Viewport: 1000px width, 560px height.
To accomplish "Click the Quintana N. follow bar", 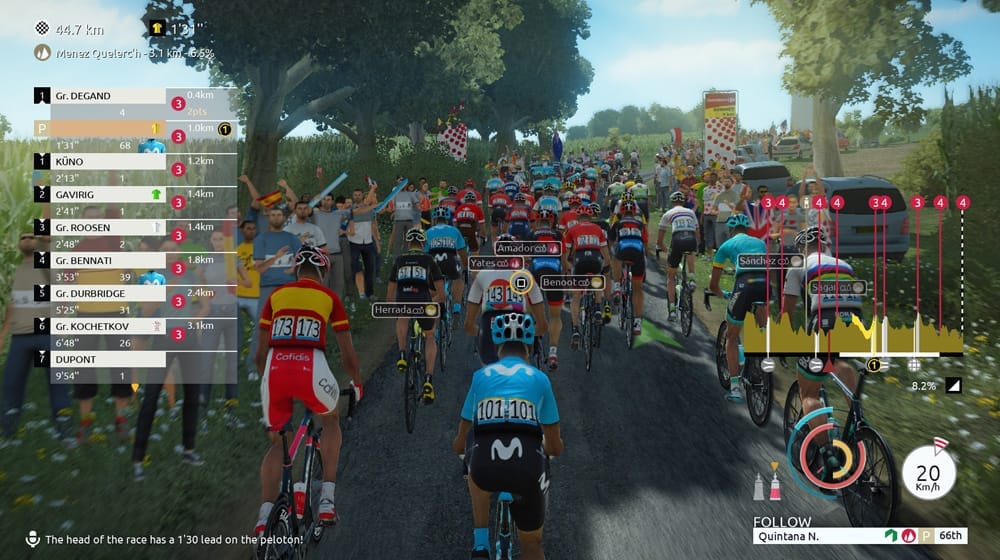I will [x=859, y=536].
